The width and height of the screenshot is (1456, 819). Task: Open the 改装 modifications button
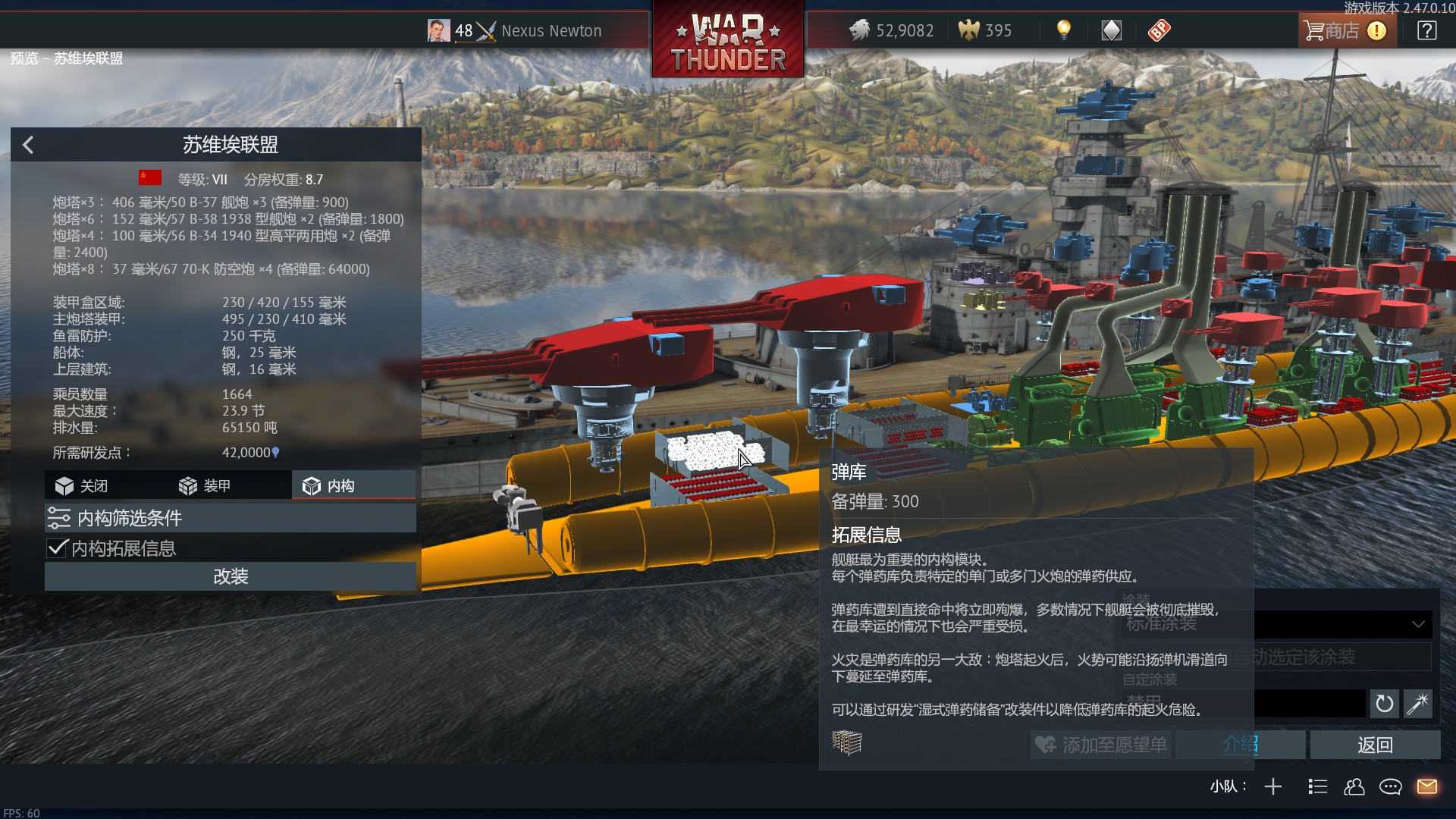pyautogui.click(x=230, y=576)
